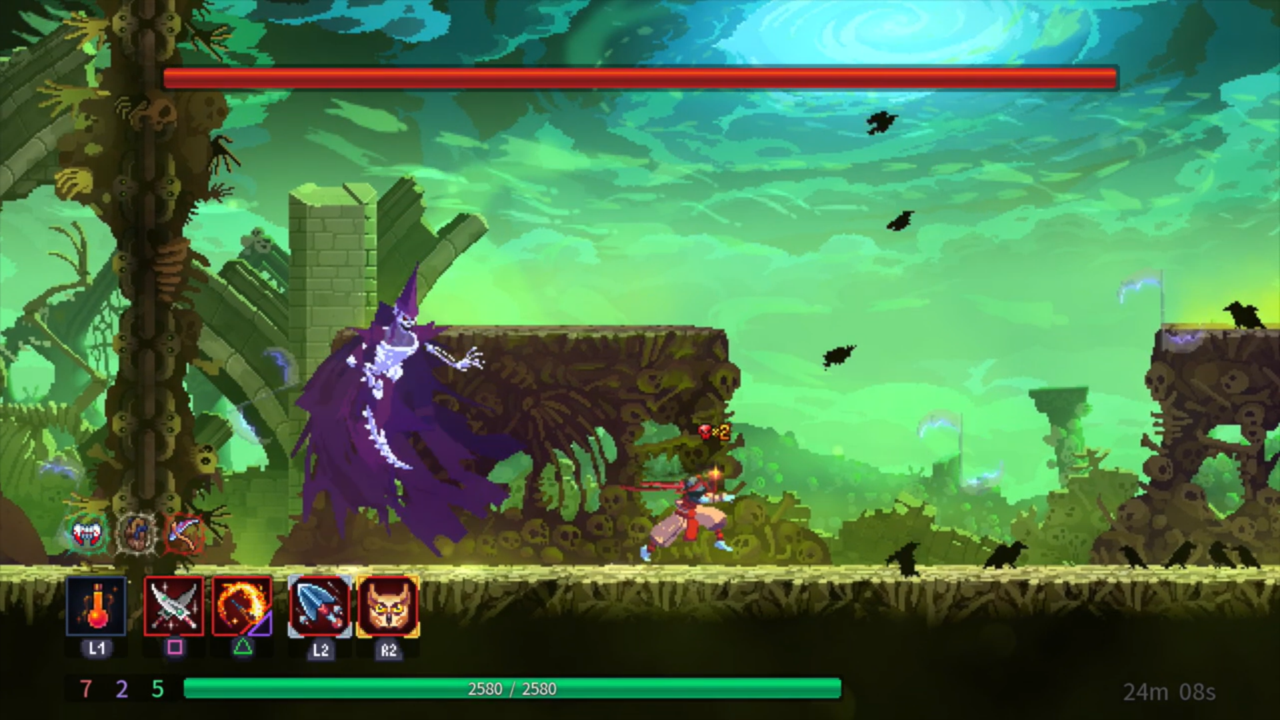Choose the flaming bow weapon slot

[242, 606]
